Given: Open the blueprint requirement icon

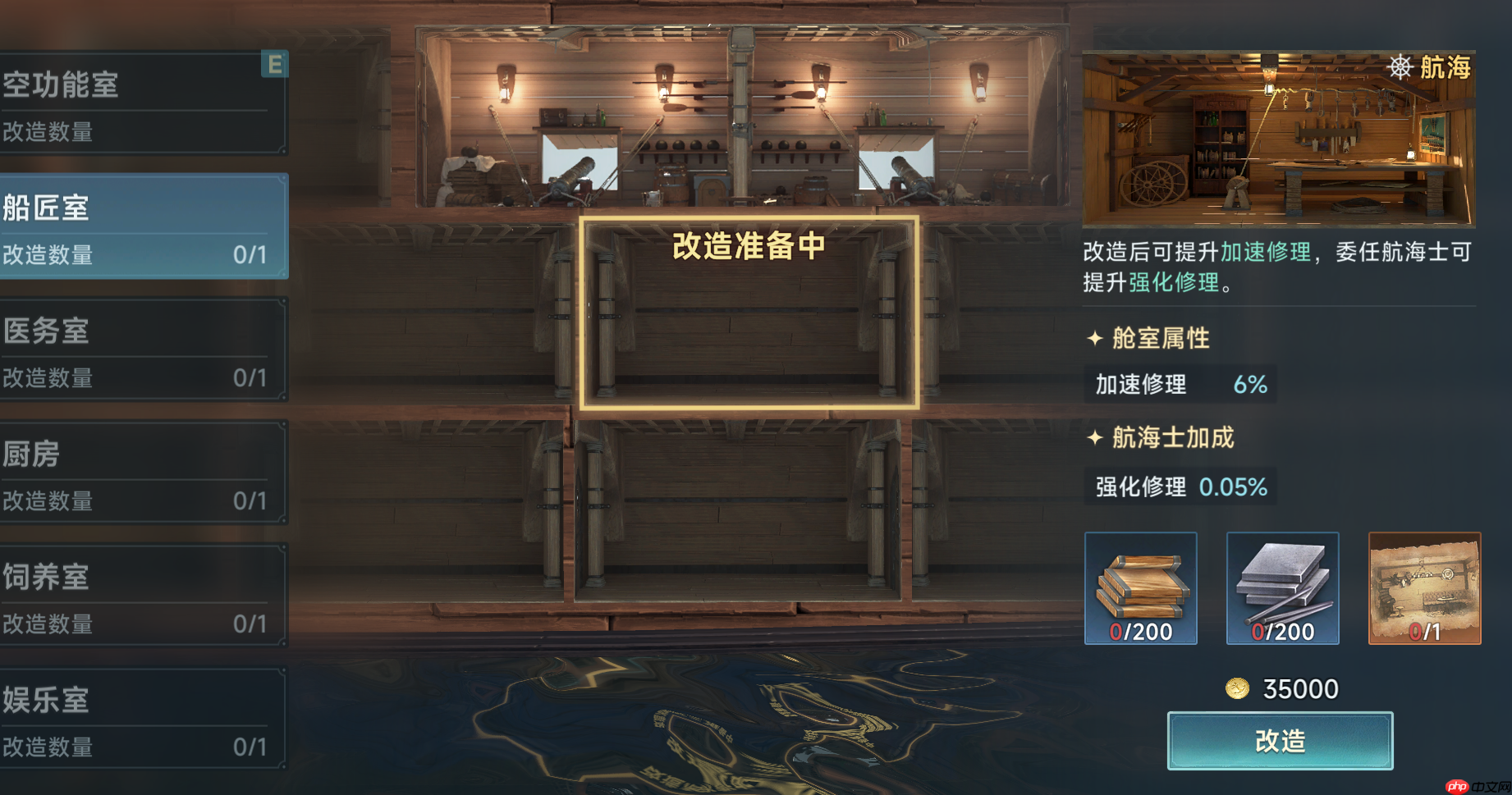Looking at the screenshot, I should (x=1424, y=587).
